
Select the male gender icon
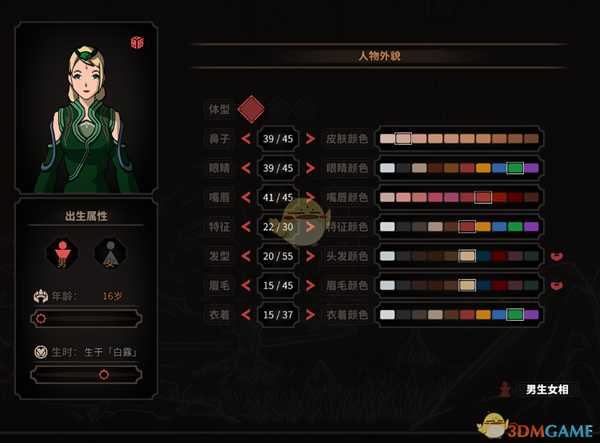tap(62, 252)
